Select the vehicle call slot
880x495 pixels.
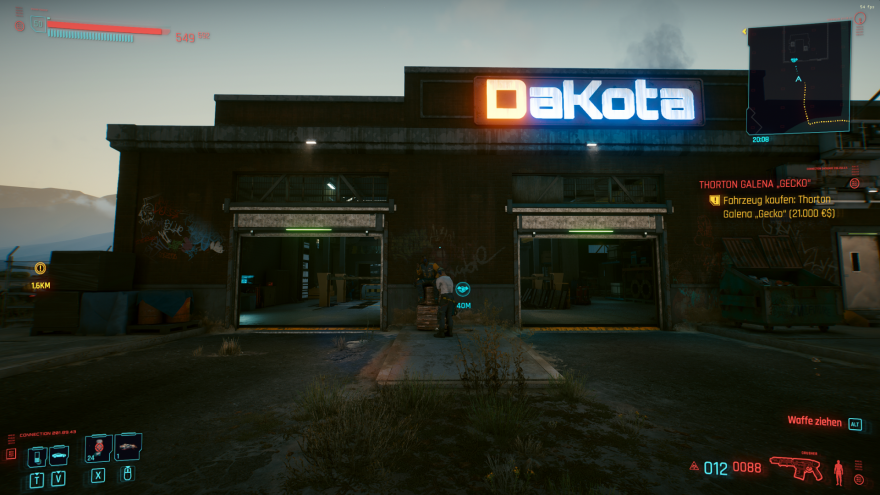coord(59,456)
